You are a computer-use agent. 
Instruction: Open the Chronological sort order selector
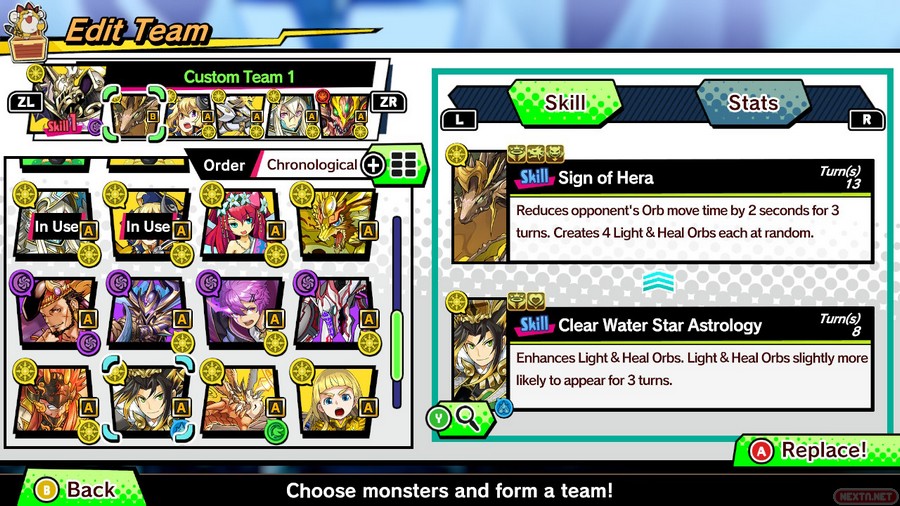311,165
